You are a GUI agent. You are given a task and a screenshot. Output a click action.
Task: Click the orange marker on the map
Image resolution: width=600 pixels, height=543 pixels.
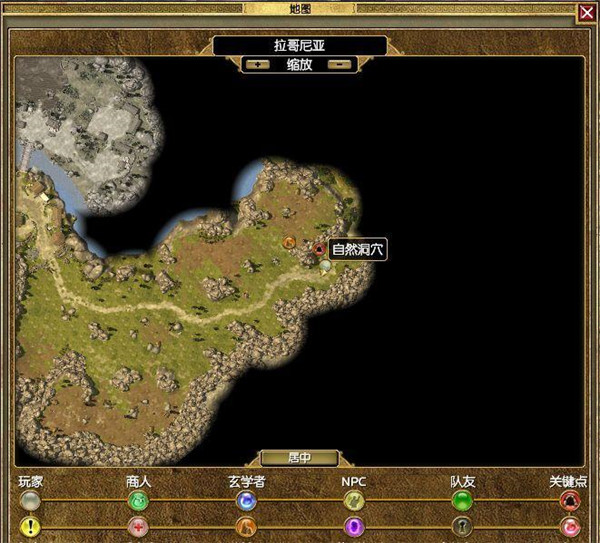coord(289,242)
